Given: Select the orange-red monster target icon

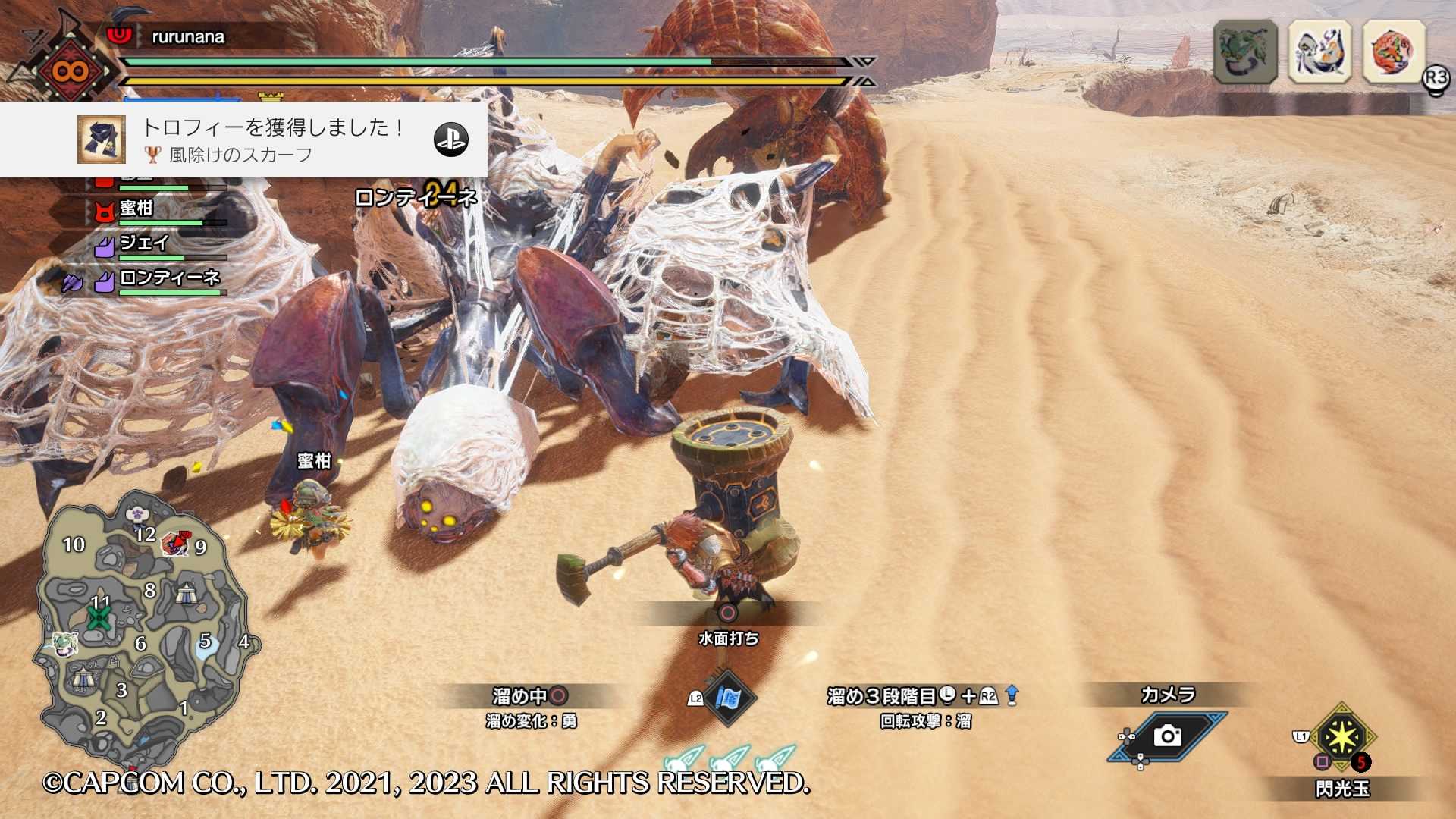Looking at the screenshot, I should point(1394,52).
